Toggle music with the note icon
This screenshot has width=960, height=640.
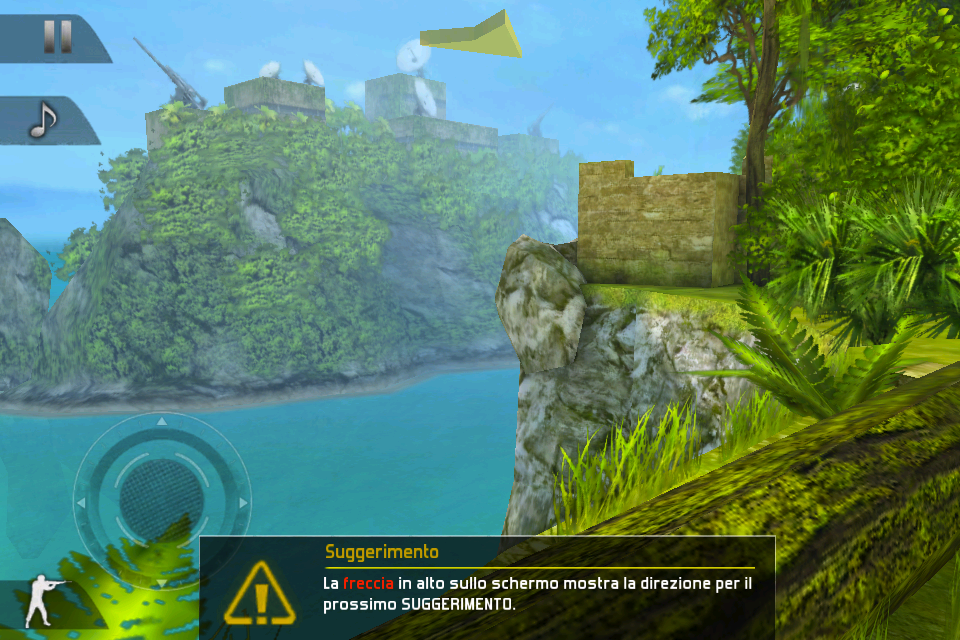click(x=42, y=120)
